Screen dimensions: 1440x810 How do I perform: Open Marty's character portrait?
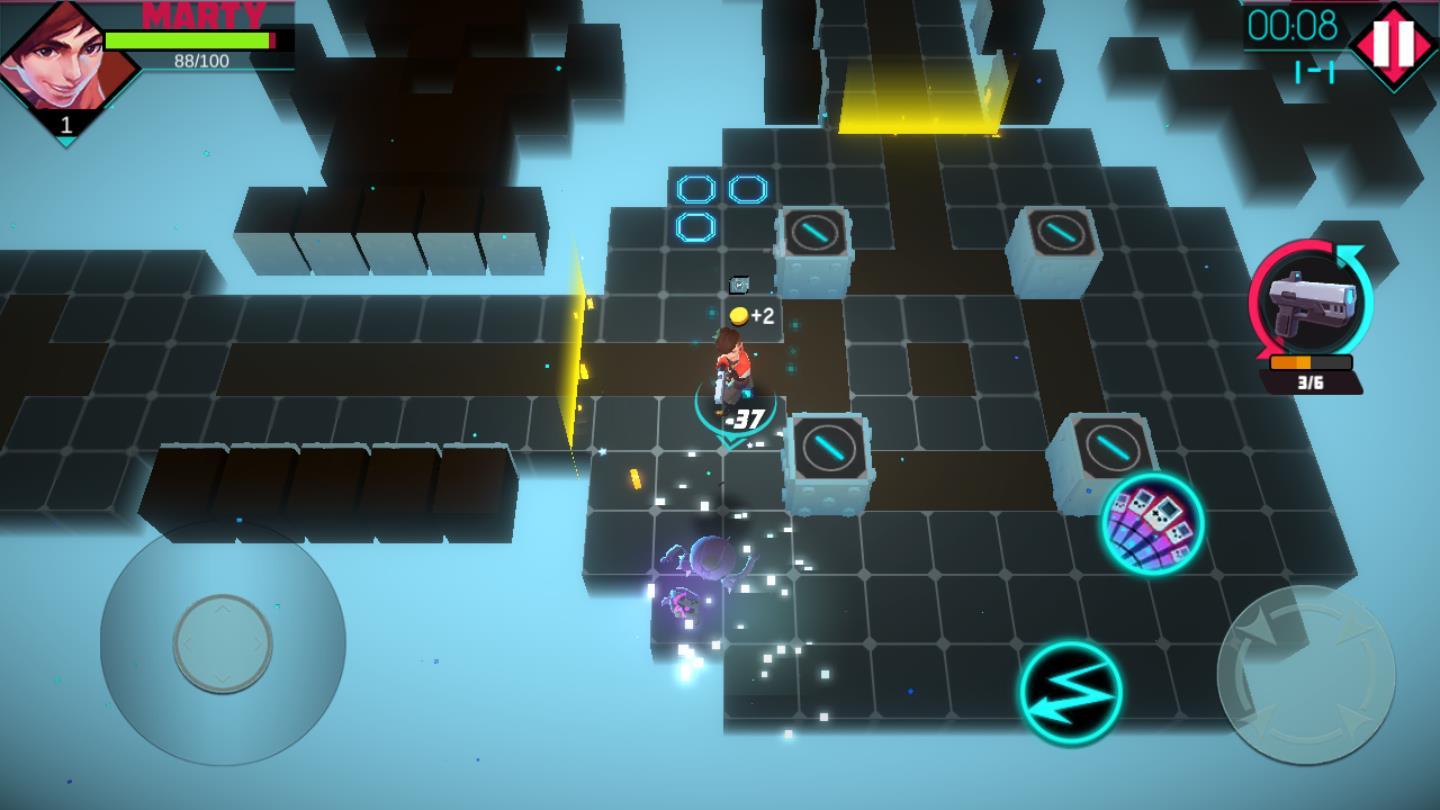click(66, 58)
